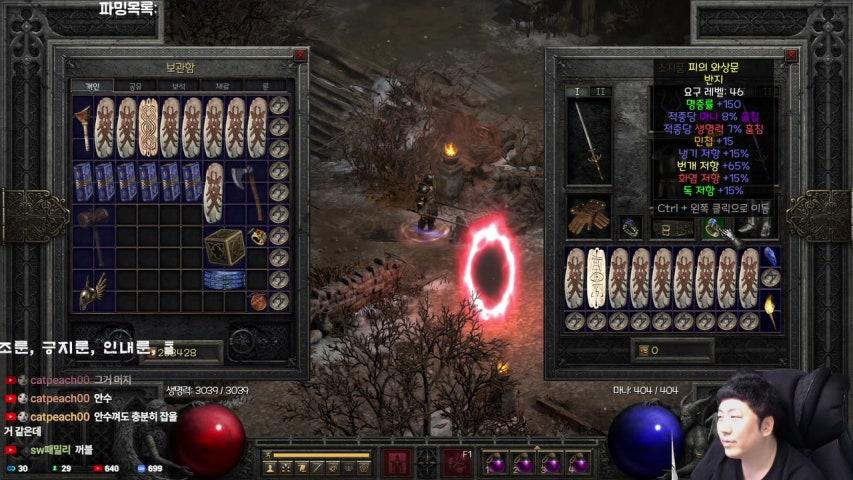Close the stash window

tap(299, 56)
